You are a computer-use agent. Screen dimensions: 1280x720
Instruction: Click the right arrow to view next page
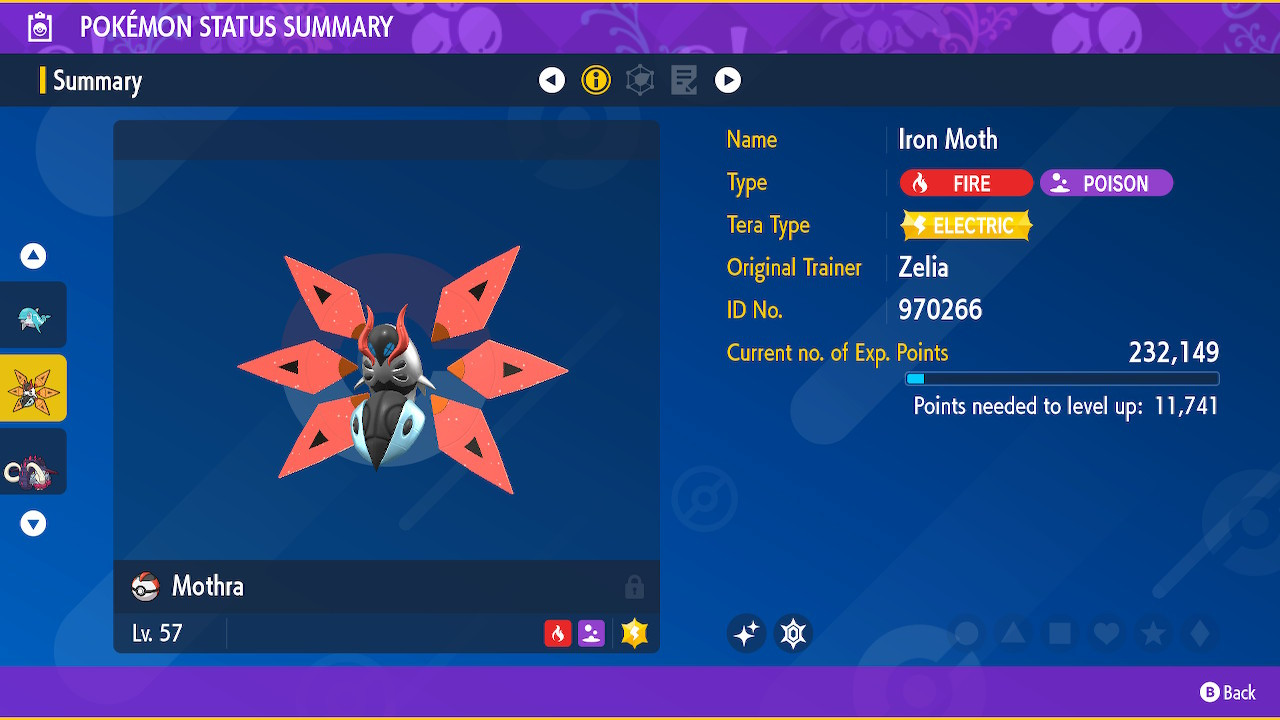(x=728, y=80)
